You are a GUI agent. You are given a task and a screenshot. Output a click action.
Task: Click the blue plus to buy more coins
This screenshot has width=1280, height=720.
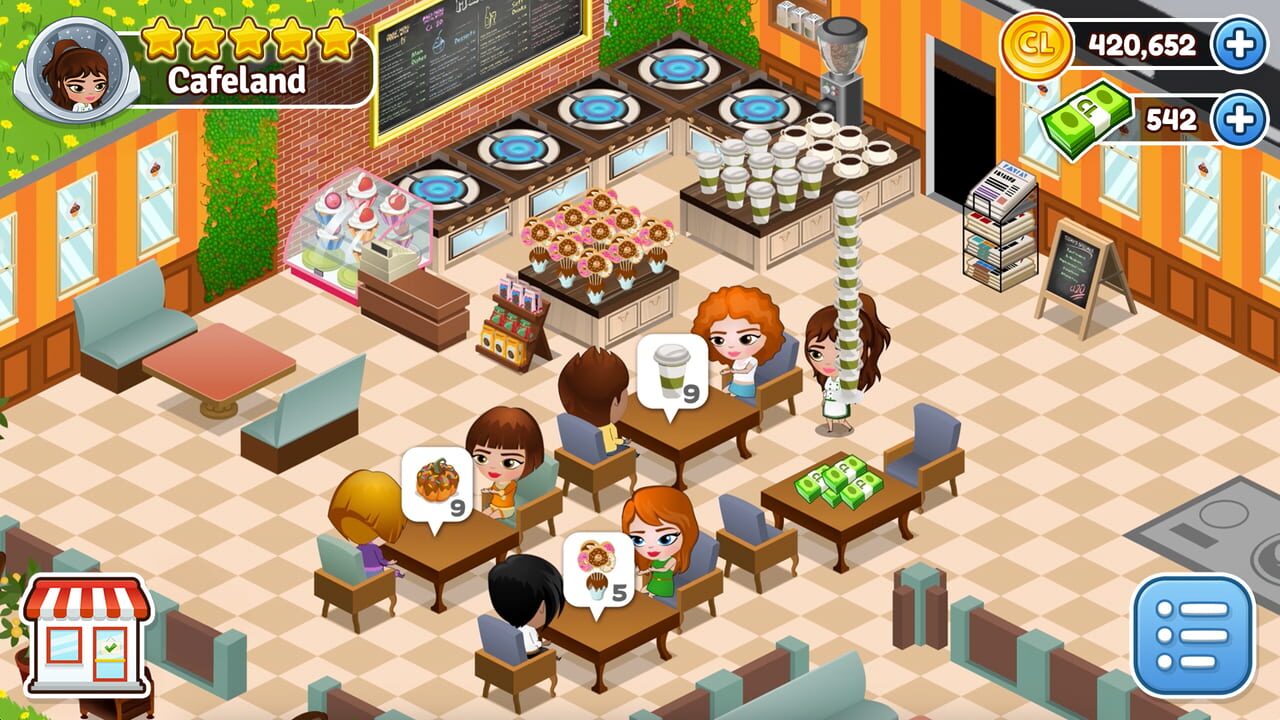coord(1239,44)
